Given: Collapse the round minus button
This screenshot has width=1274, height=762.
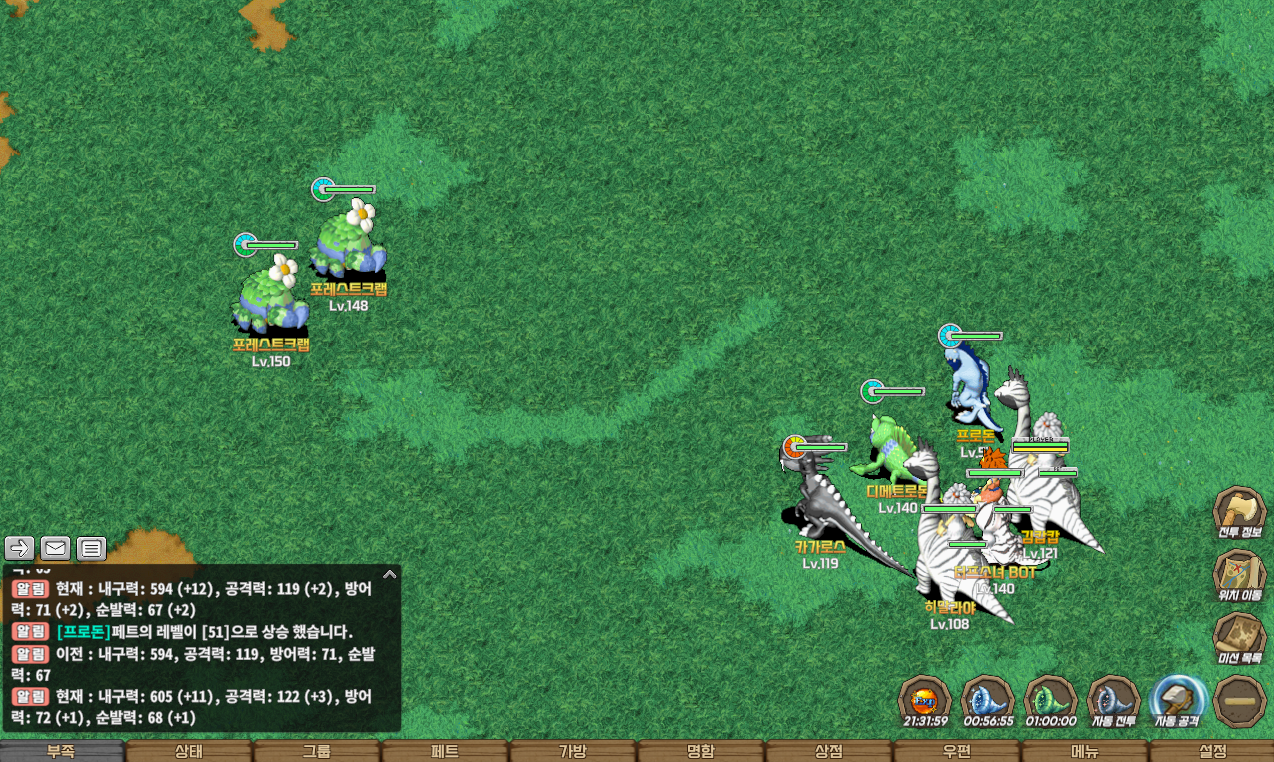Looking at the screenshot, I should point(1239,700).
